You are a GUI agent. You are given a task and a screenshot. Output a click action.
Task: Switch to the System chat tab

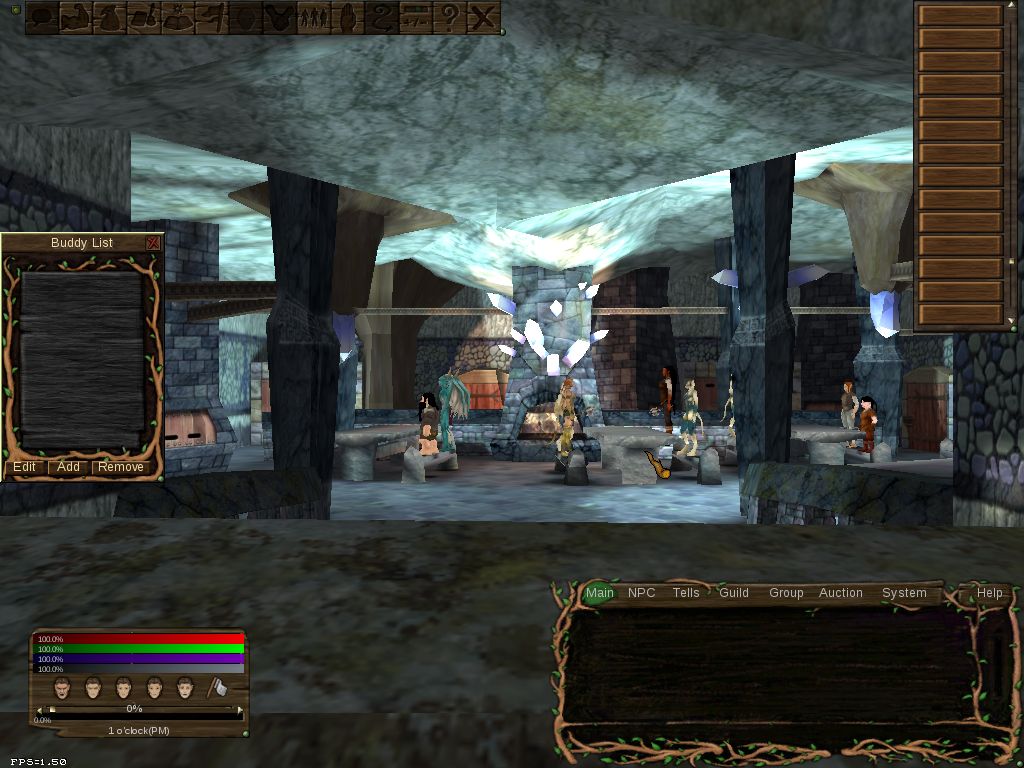[904, 593]
